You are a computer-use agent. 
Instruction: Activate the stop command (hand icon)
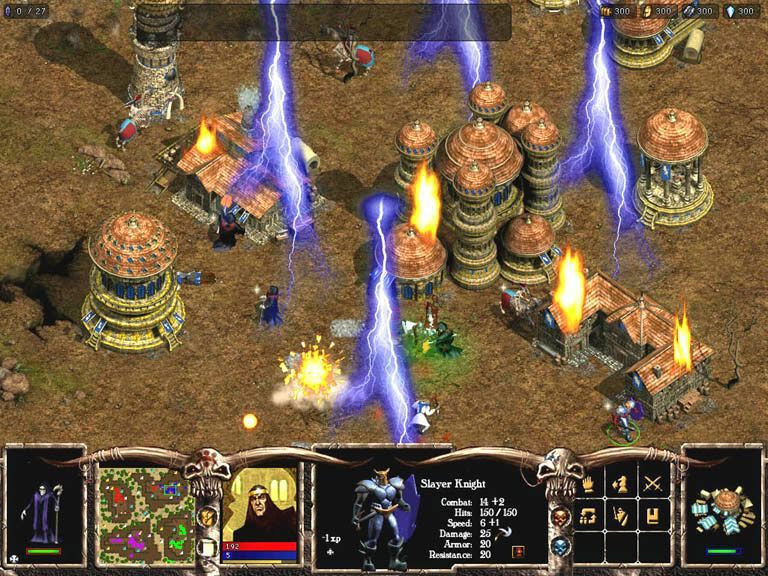click(590, 485)
